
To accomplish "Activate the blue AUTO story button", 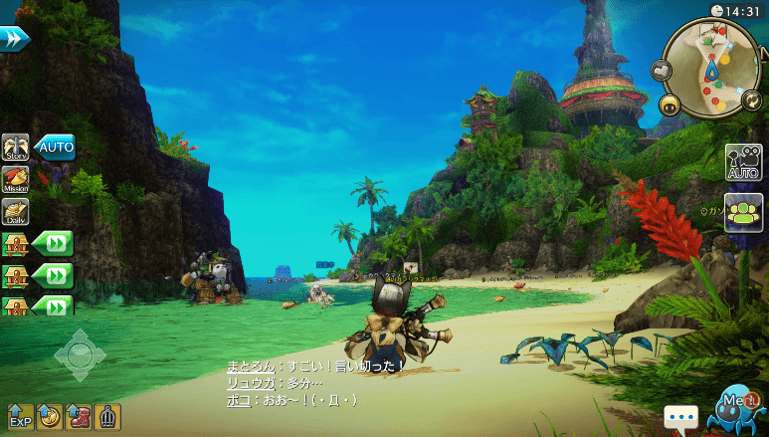I will [x=55, y=148].
